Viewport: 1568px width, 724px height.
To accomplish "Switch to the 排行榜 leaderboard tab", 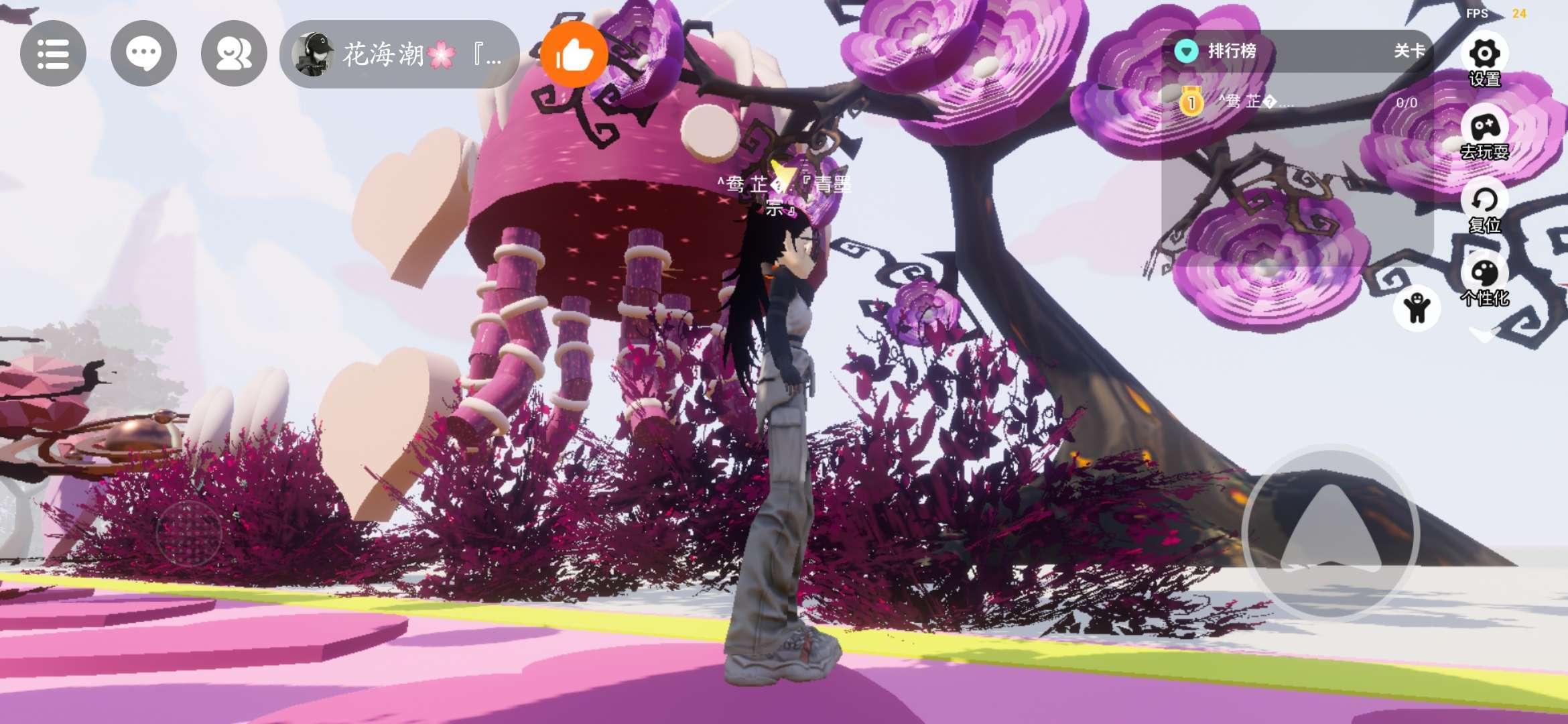I will point(1231,51).
